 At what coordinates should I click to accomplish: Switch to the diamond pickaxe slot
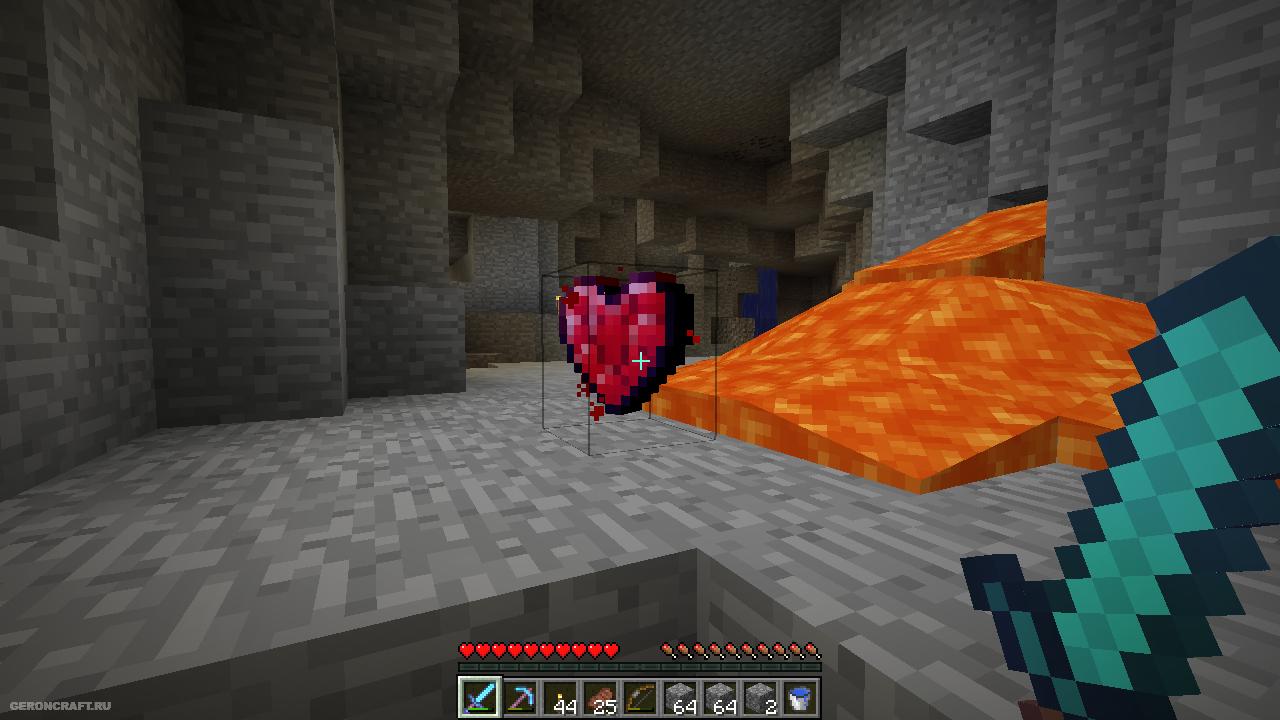point(519,697)
